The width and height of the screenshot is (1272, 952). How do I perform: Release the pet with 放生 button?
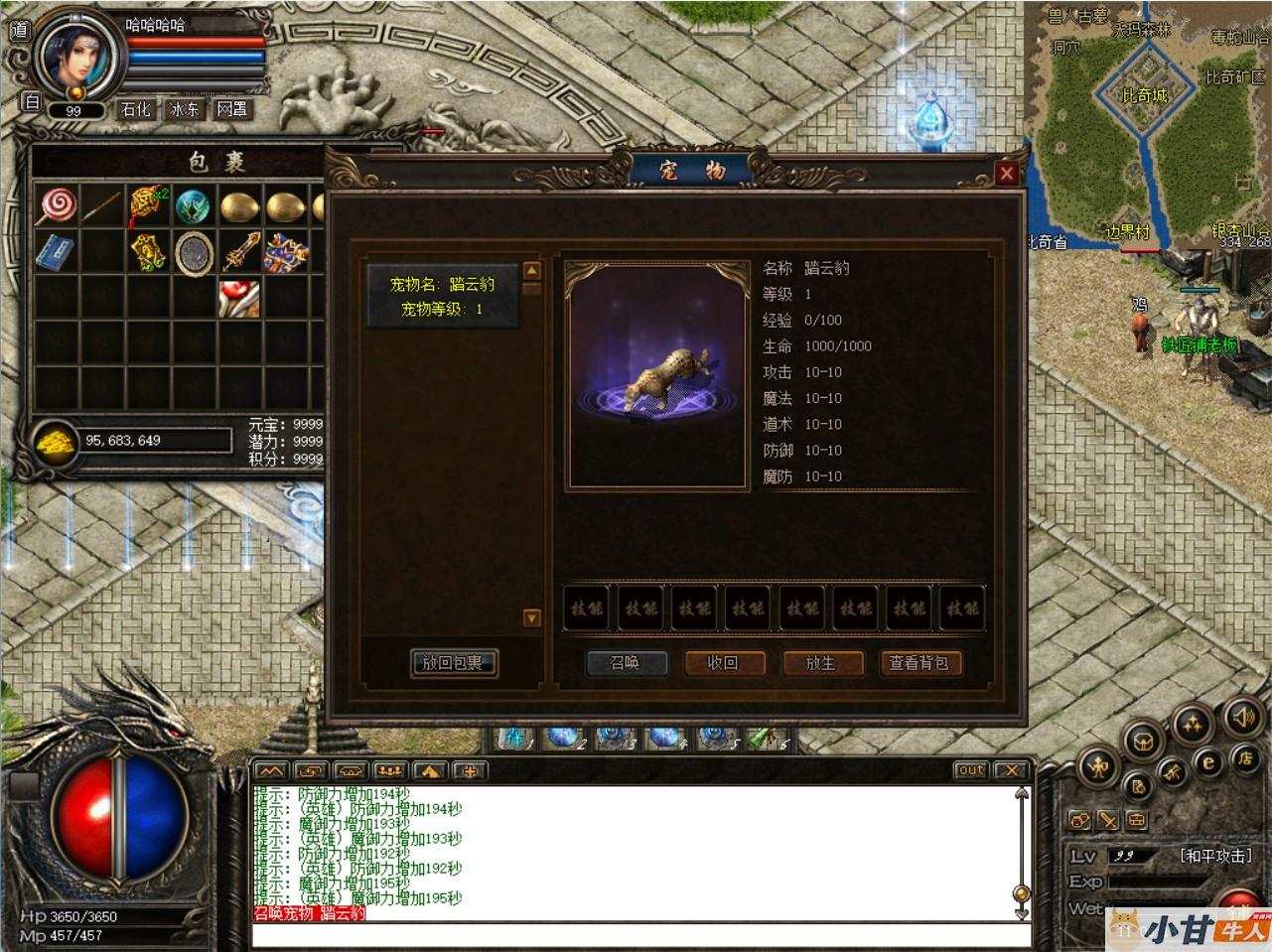coord(820,663)
